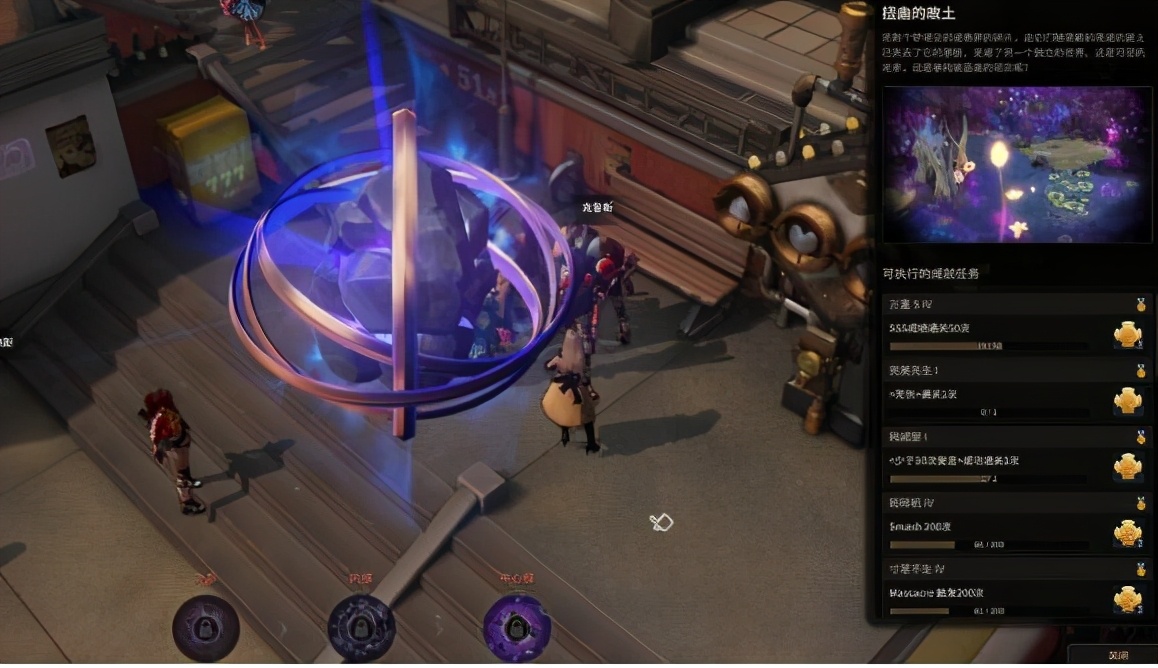
Task: Click the second mission's gold medal reward
Action: [x=1128, y=400]
